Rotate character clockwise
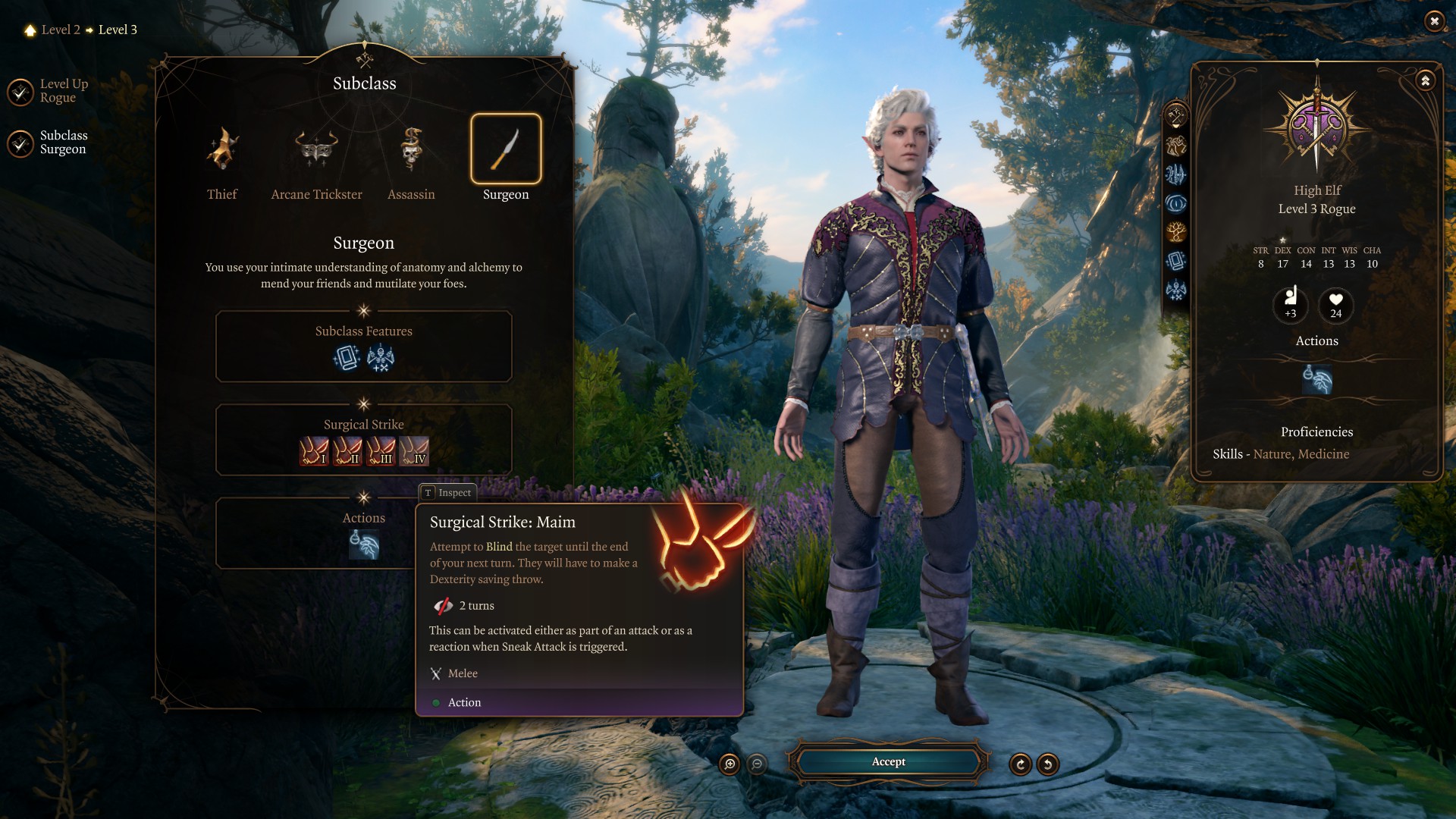 click(1021, 764)
